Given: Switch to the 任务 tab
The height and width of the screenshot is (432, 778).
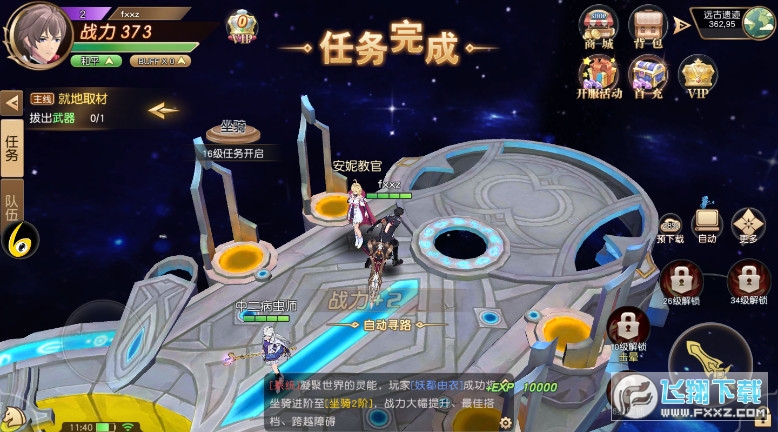Looking at the screenshot, I should (12, 146).
